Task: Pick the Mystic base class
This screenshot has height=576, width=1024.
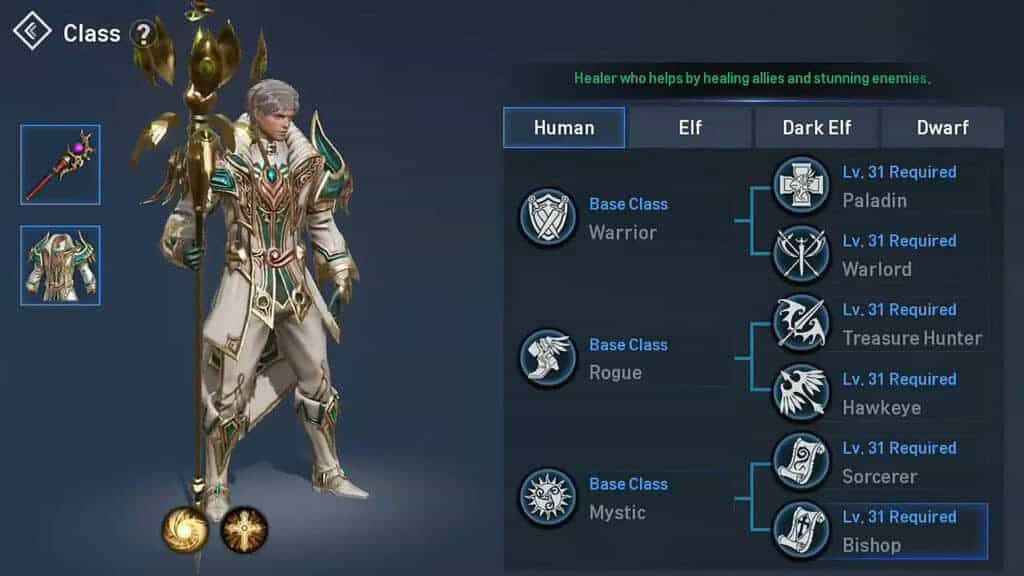Action: click(x=548, y=498)
